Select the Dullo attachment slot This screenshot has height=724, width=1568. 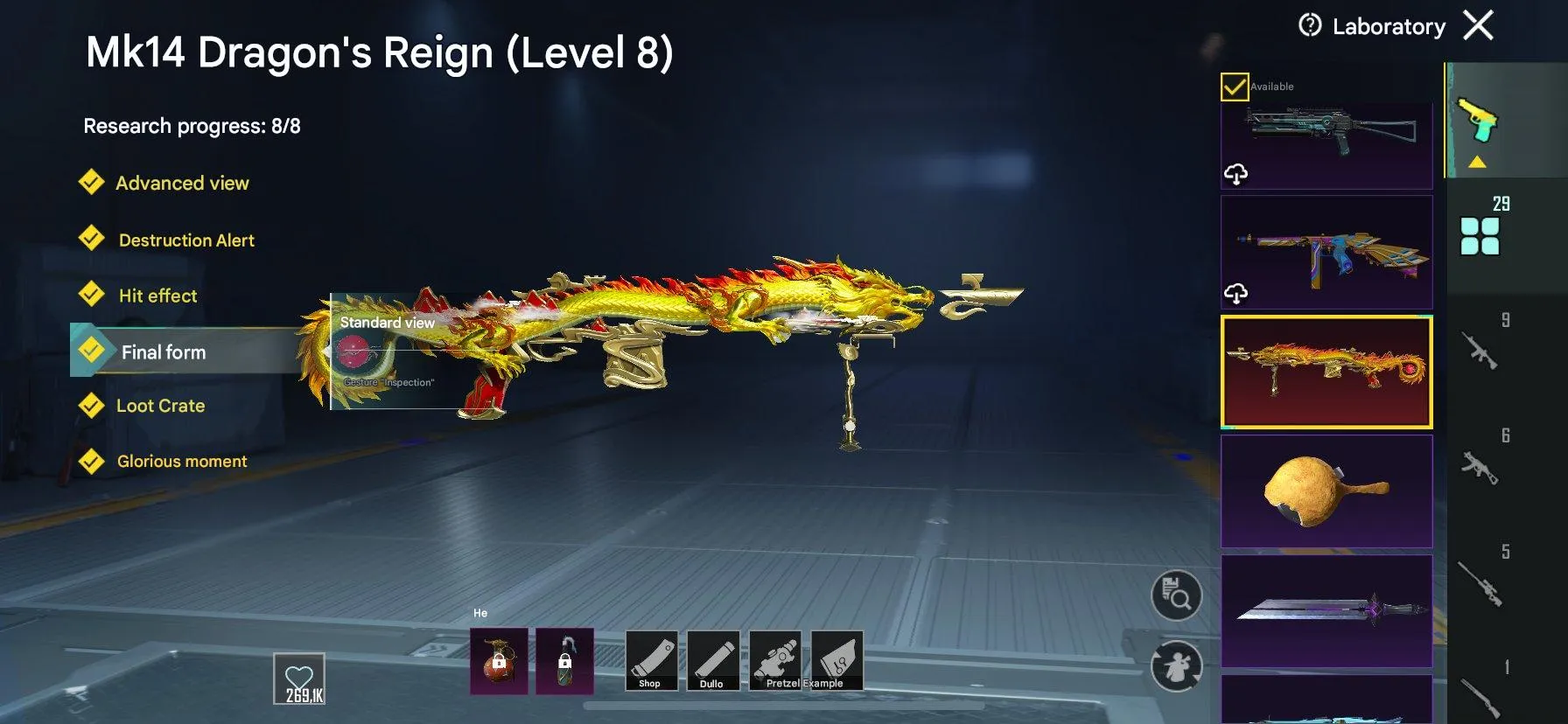pos(713,662)
